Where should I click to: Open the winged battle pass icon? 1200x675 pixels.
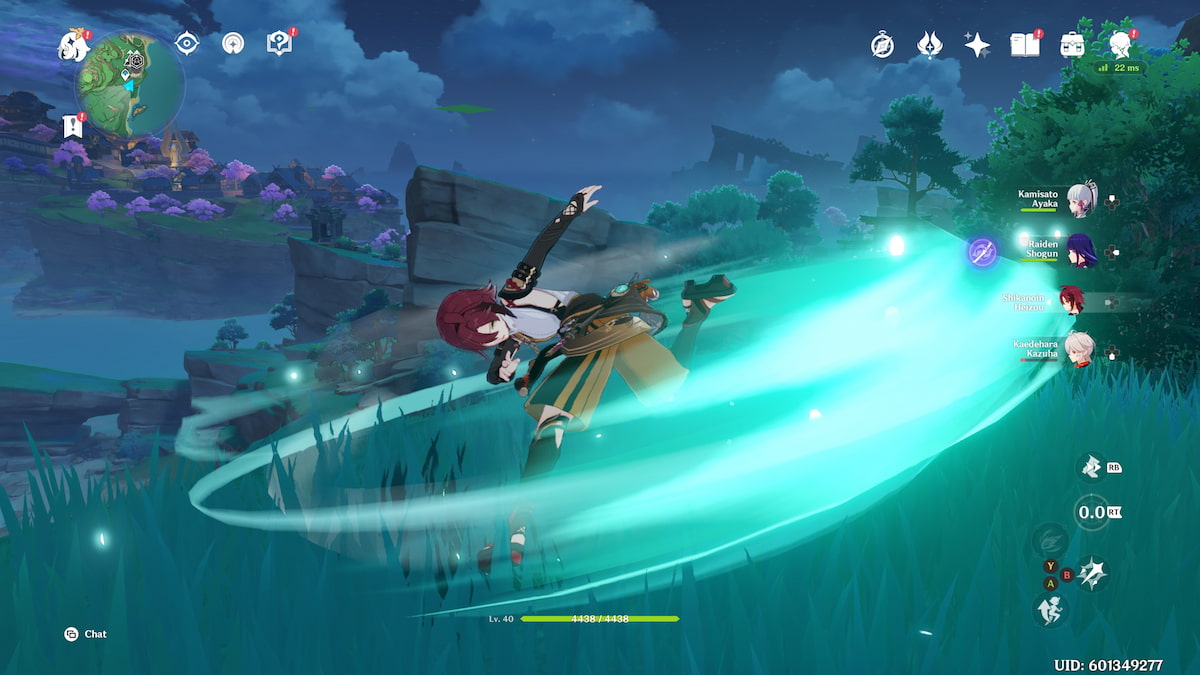pyautogui.click(x=929, y=45)
